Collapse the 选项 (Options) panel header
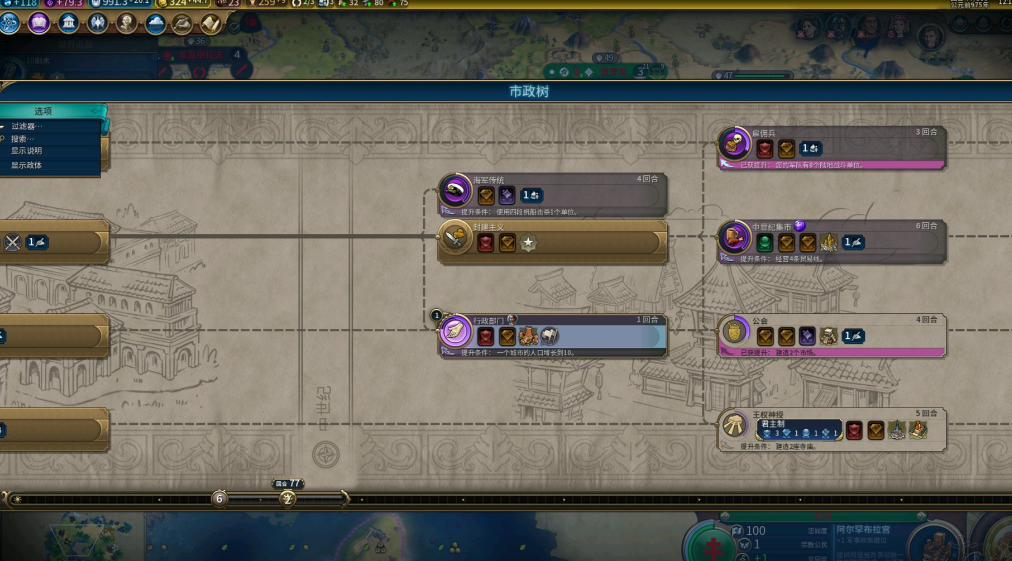1012x561 pixels. (x=44, y=111)
